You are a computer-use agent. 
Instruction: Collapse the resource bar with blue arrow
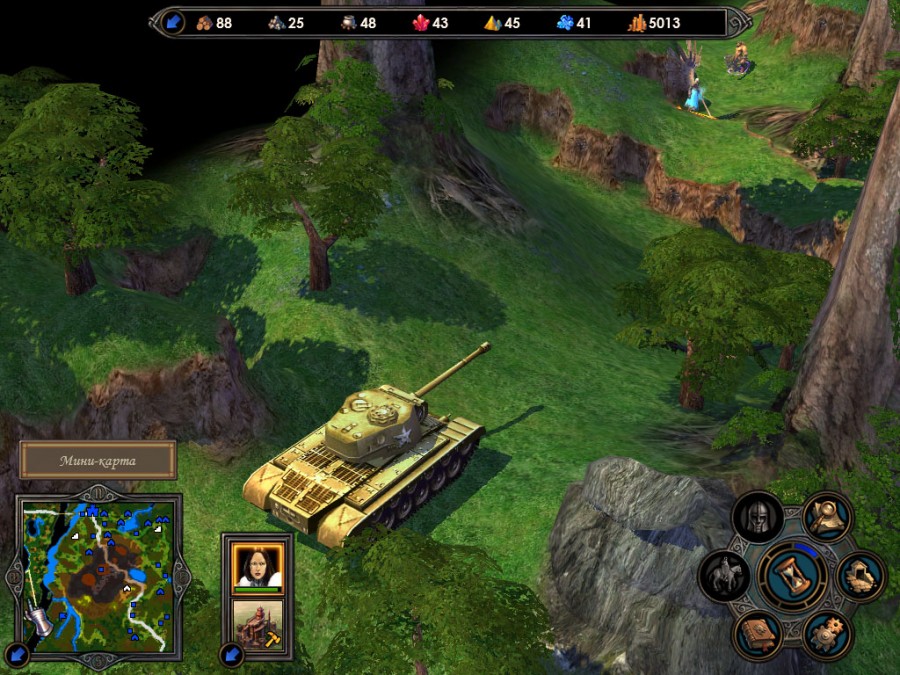pos(172,22)
